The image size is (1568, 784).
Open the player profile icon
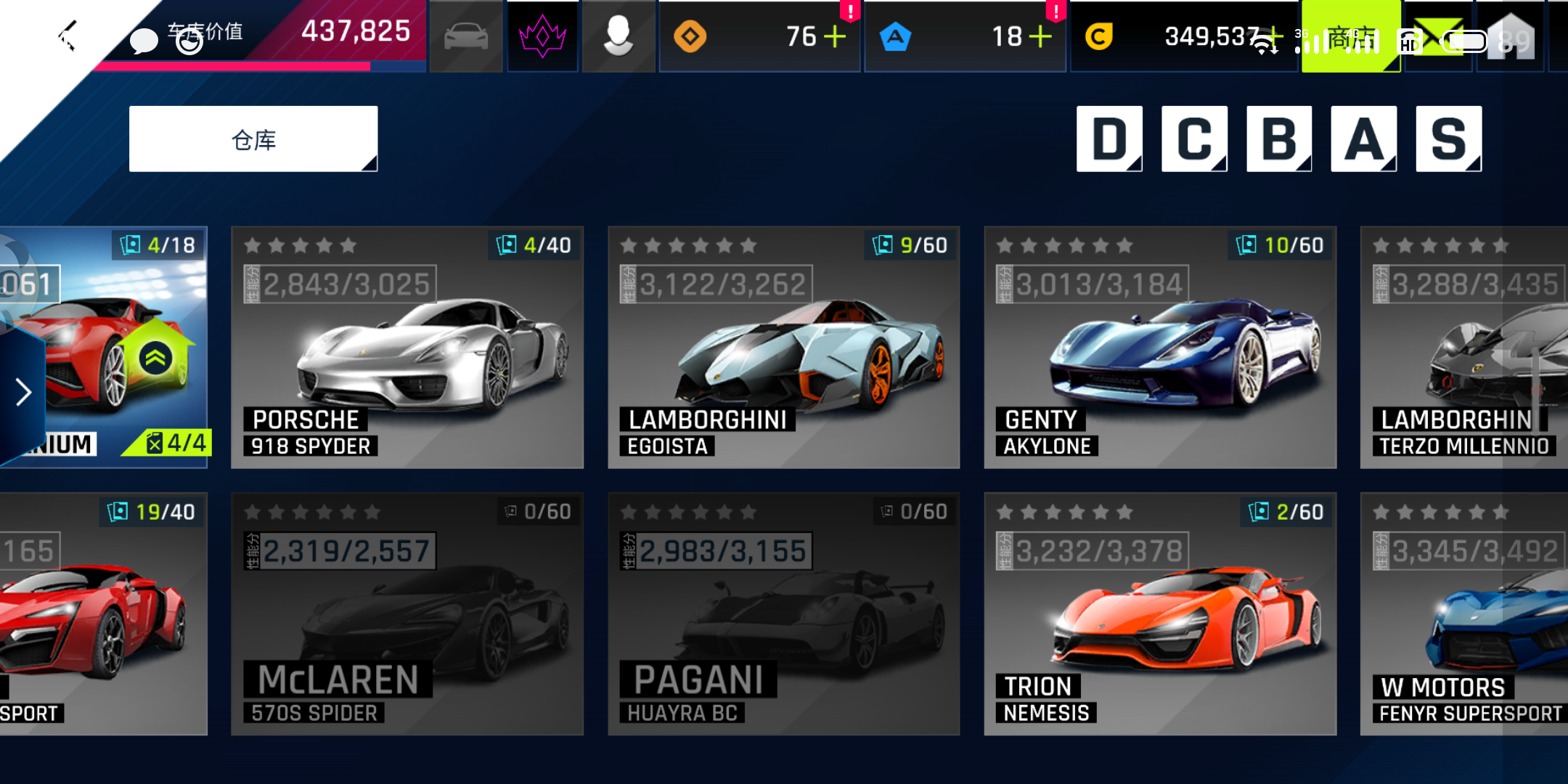(618, 36)
